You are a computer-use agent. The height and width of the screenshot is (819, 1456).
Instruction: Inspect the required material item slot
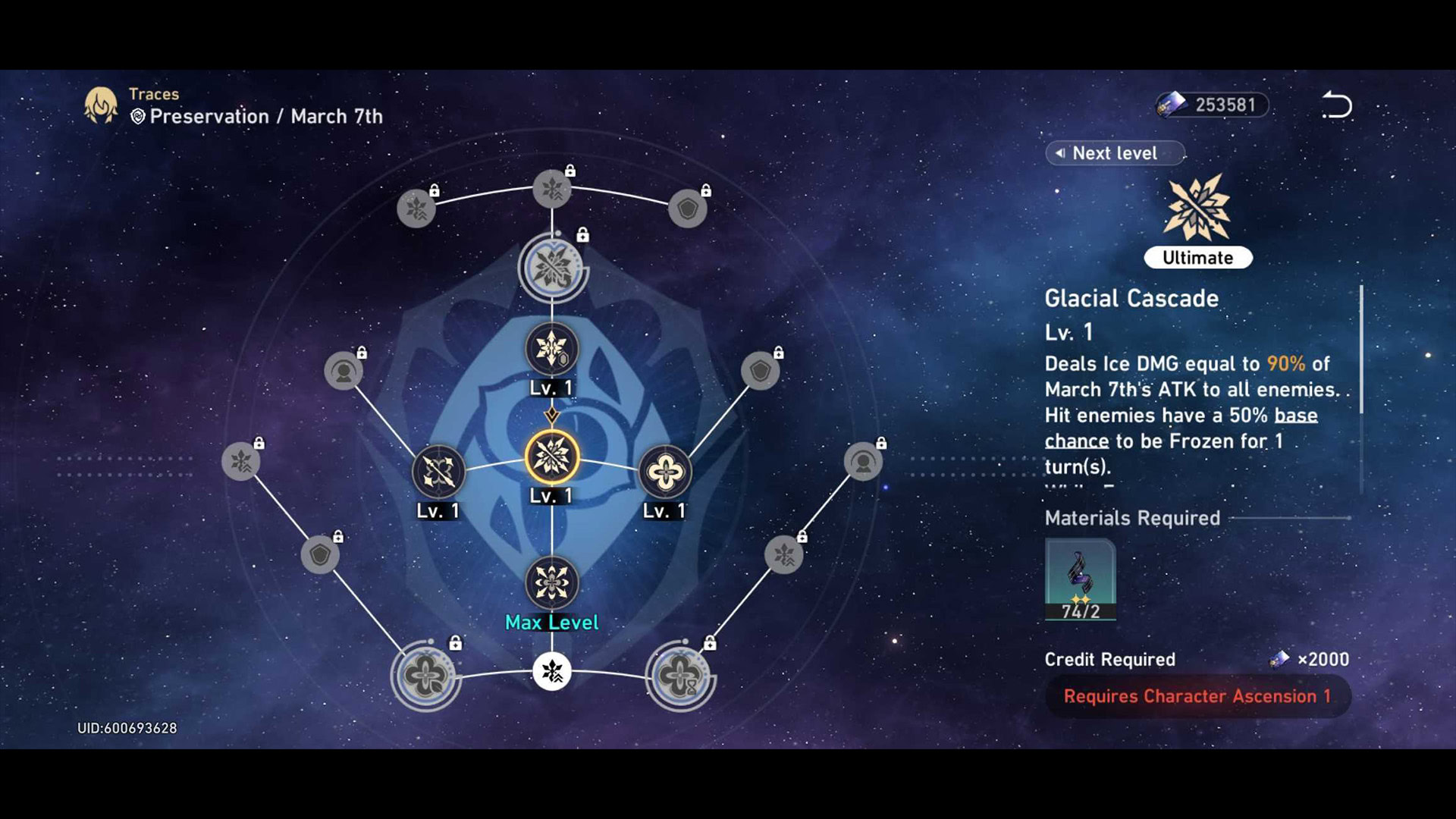(1080, 579)
